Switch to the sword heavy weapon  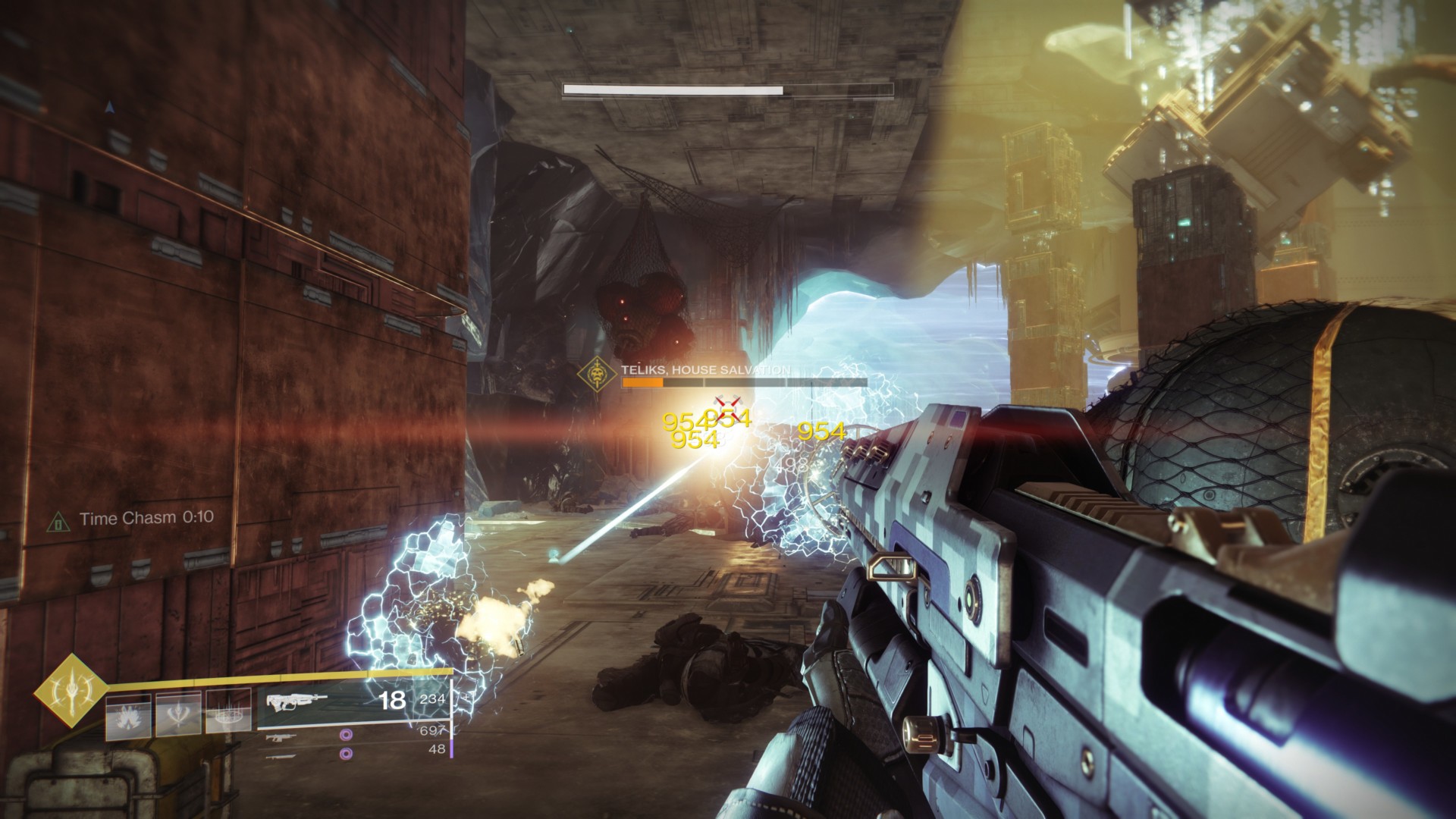coord(281,755)
